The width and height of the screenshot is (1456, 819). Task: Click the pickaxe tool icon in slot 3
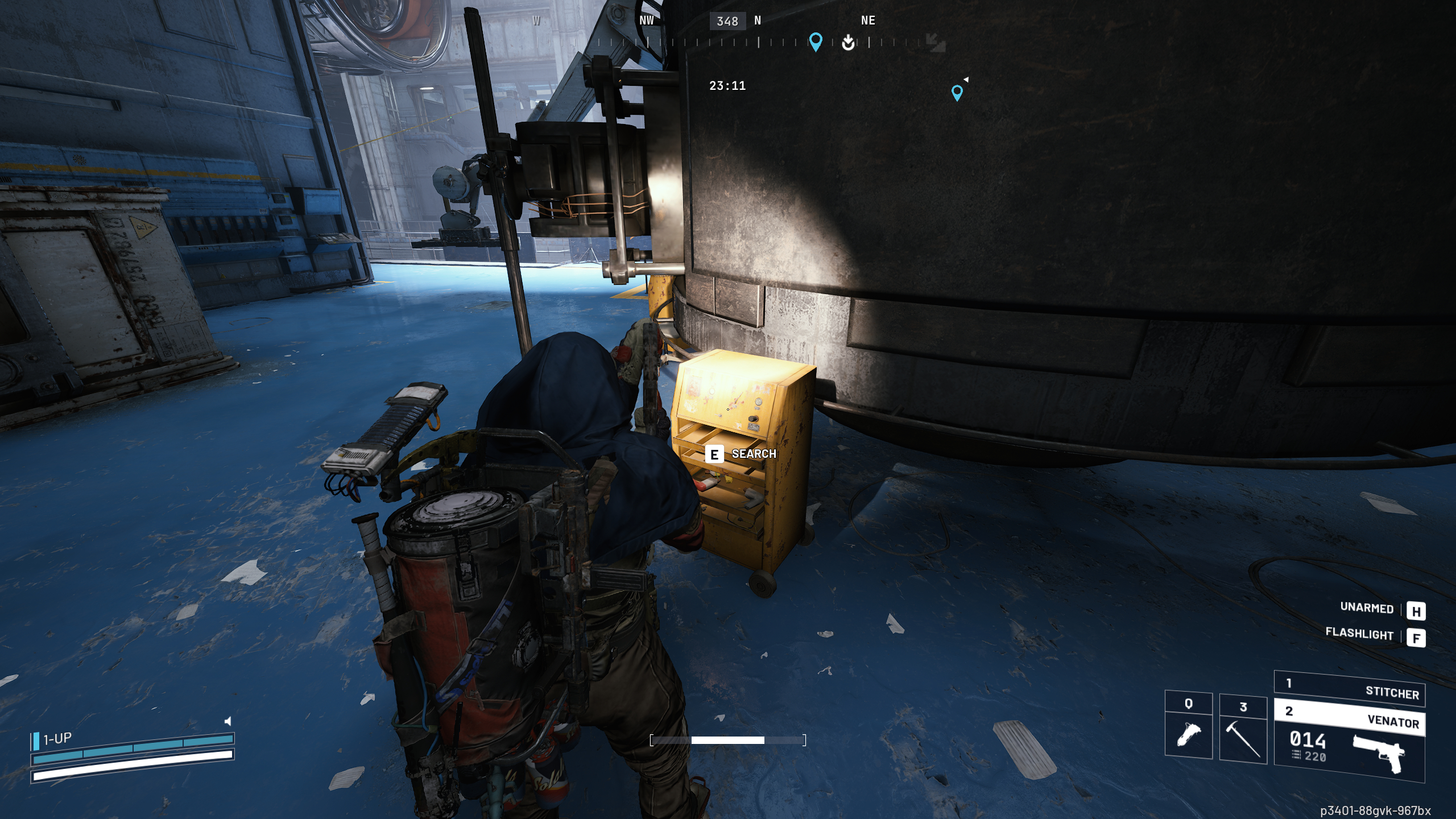pyautogui.click(x=1241, y=739)
